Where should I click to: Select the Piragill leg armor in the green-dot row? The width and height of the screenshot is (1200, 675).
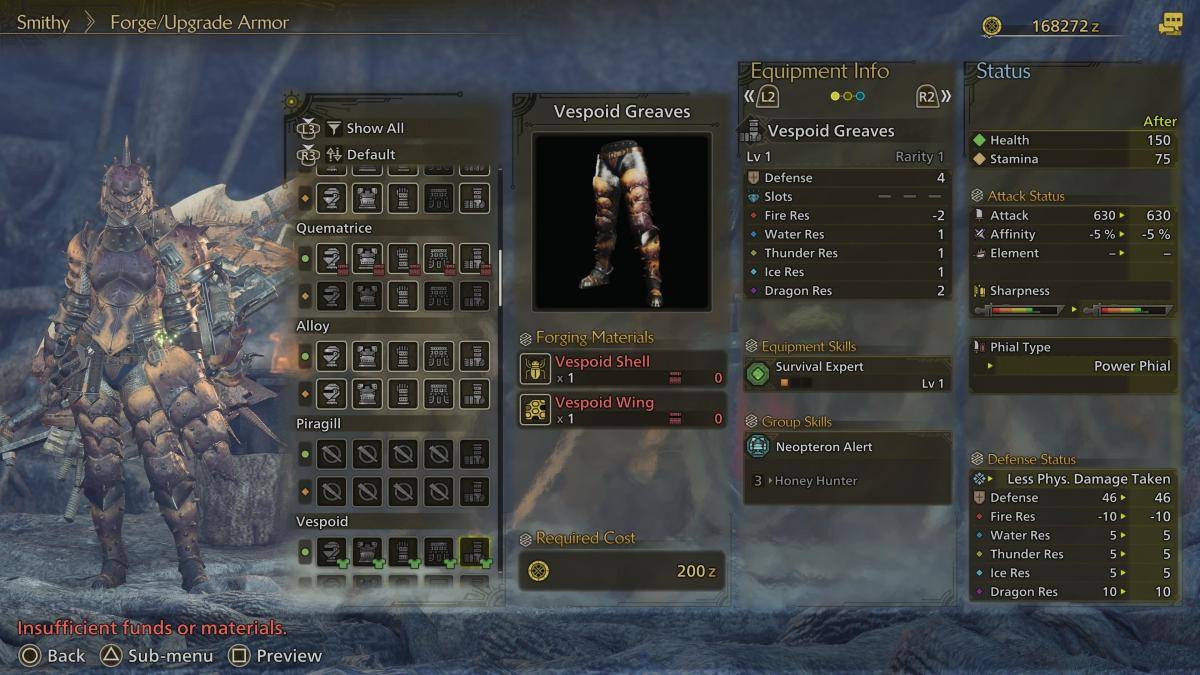coord(474,454)
